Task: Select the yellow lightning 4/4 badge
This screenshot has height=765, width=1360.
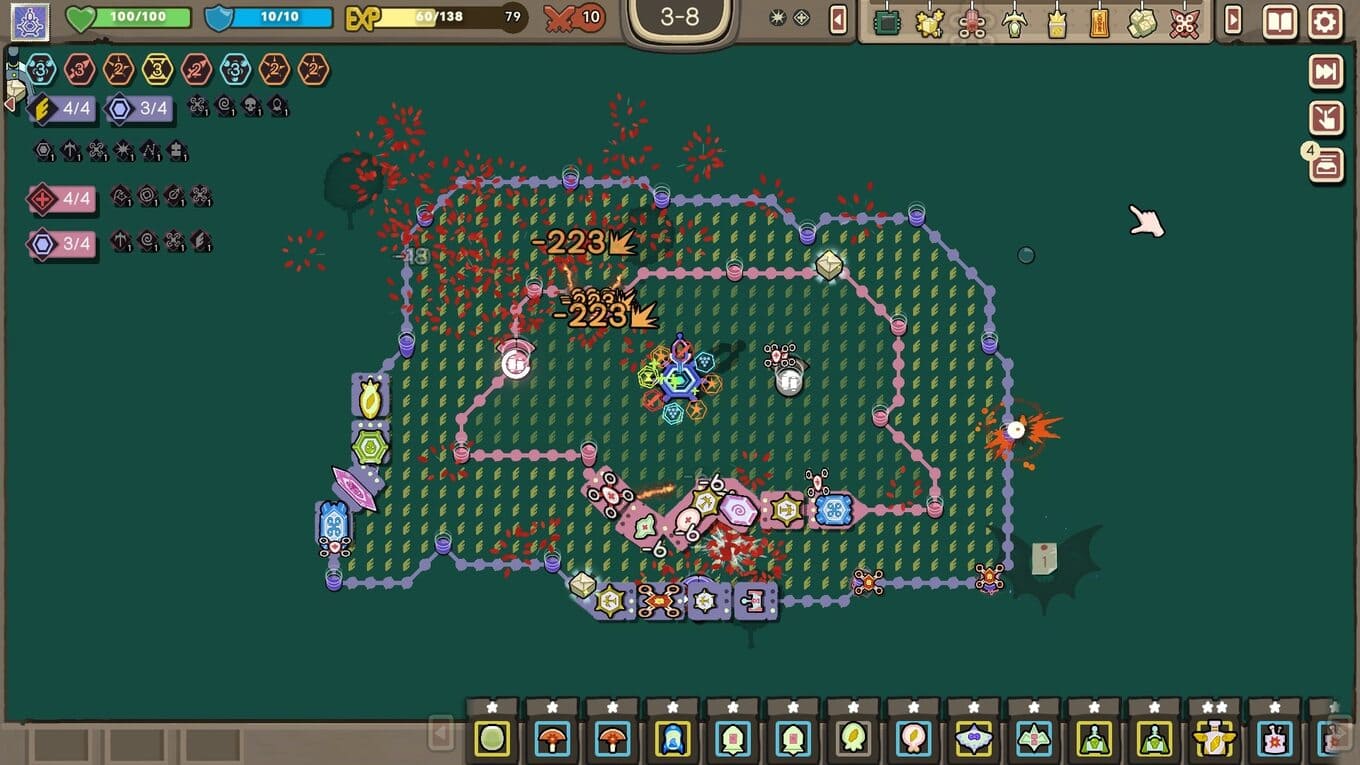Action: tap(62, 108)
